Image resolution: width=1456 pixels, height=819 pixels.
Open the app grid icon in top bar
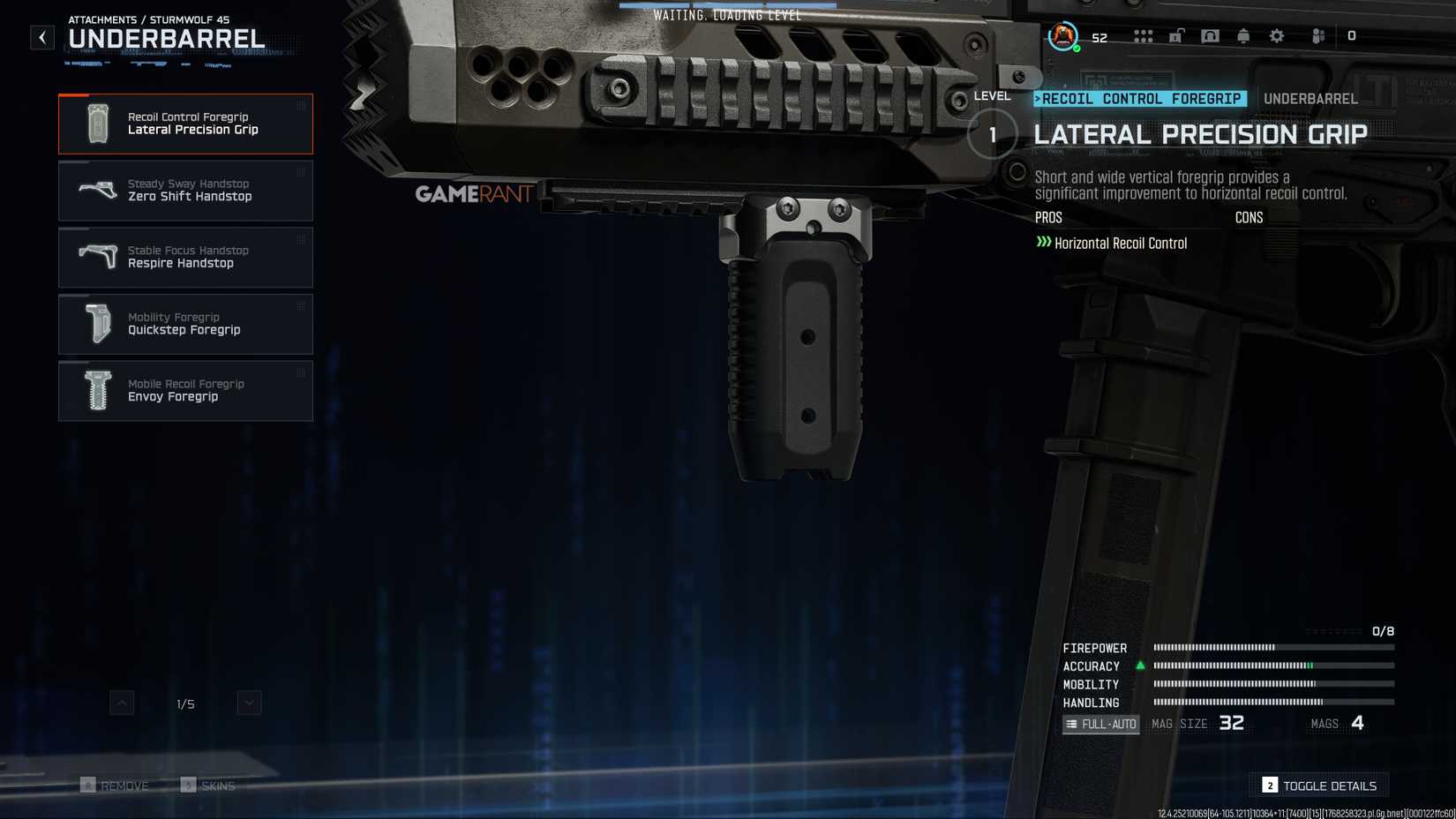(x=1143, y=36)
